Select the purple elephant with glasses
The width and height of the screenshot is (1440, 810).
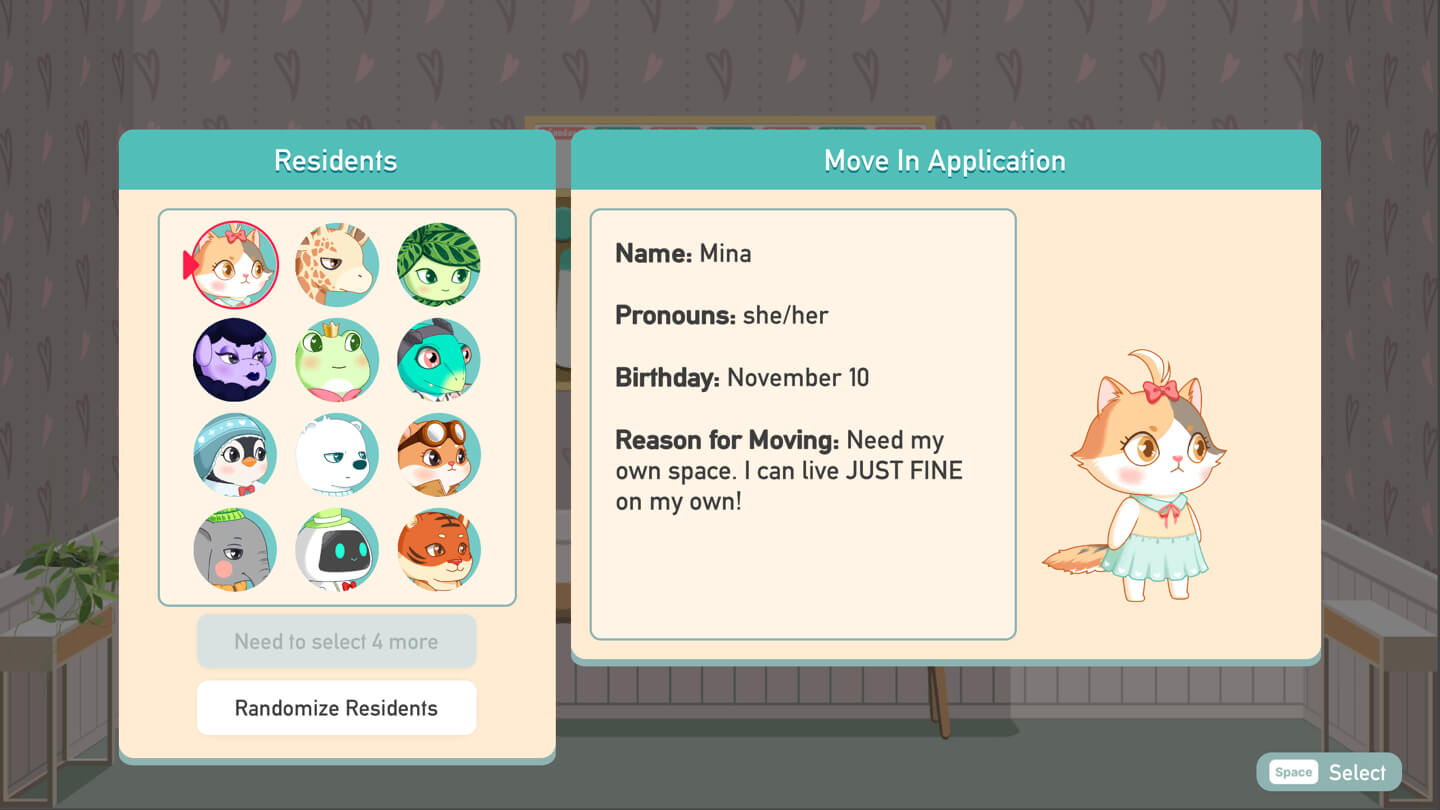[235, 360]
